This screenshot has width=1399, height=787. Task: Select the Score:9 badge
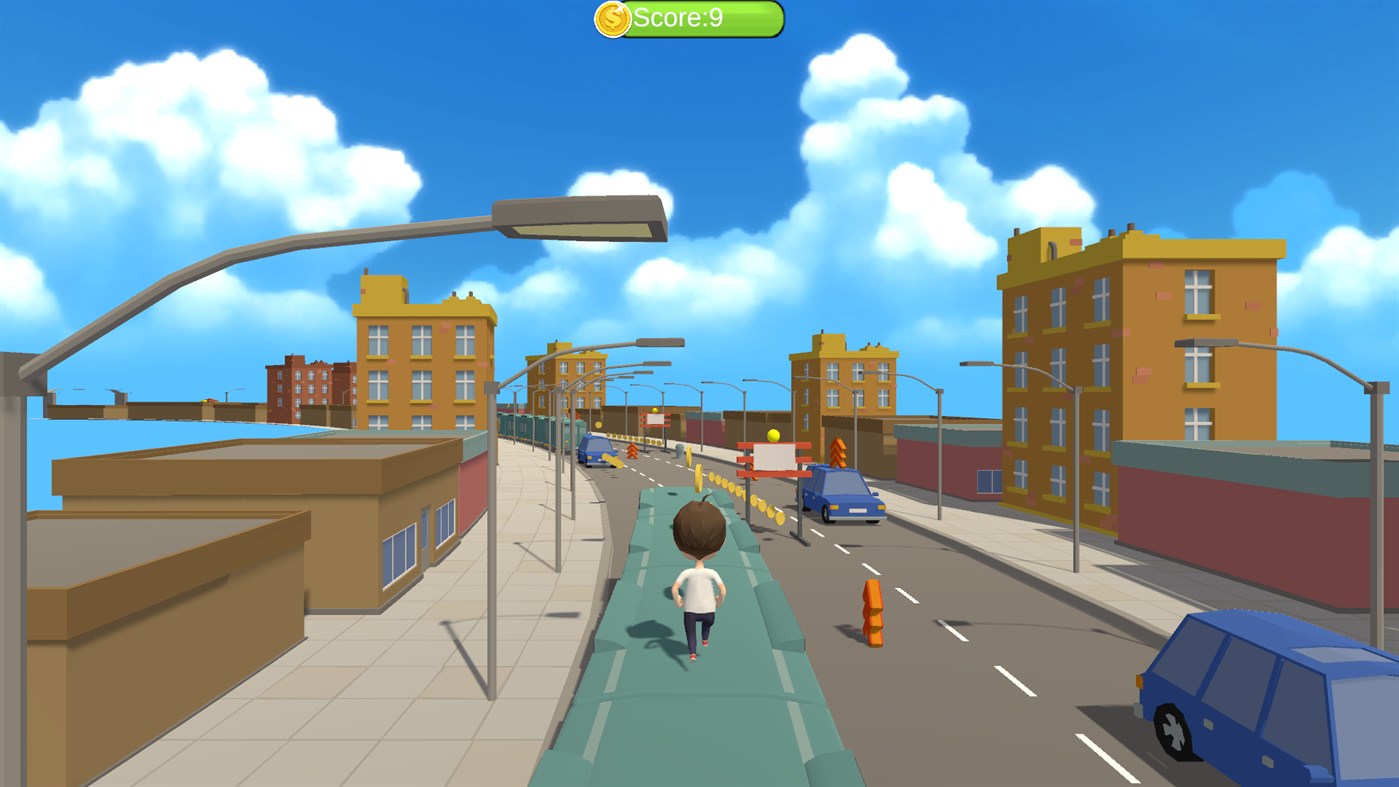[690, 18]
